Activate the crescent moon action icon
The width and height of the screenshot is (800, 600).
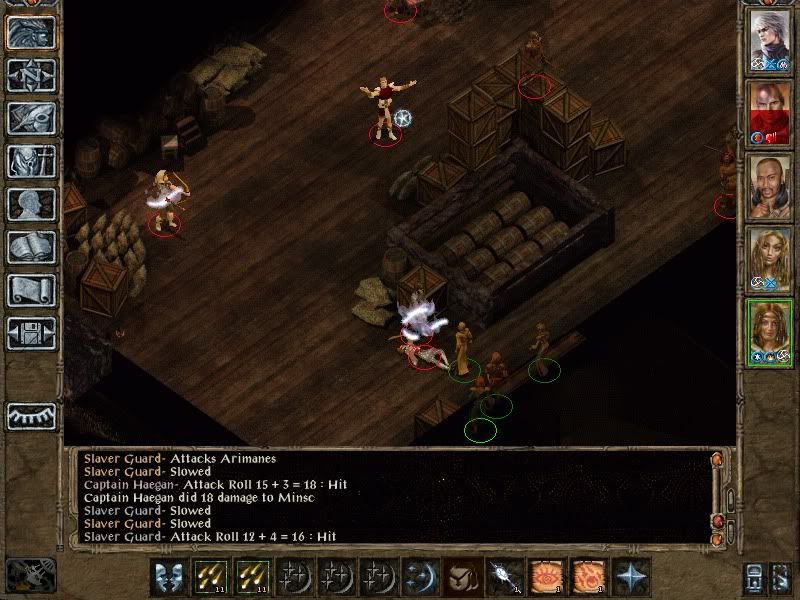click(x=418, y=577)
